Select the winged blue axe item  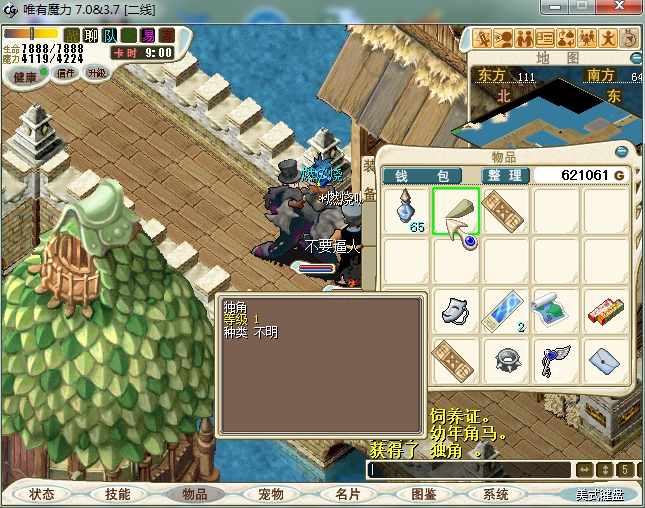tap(554, 358)
